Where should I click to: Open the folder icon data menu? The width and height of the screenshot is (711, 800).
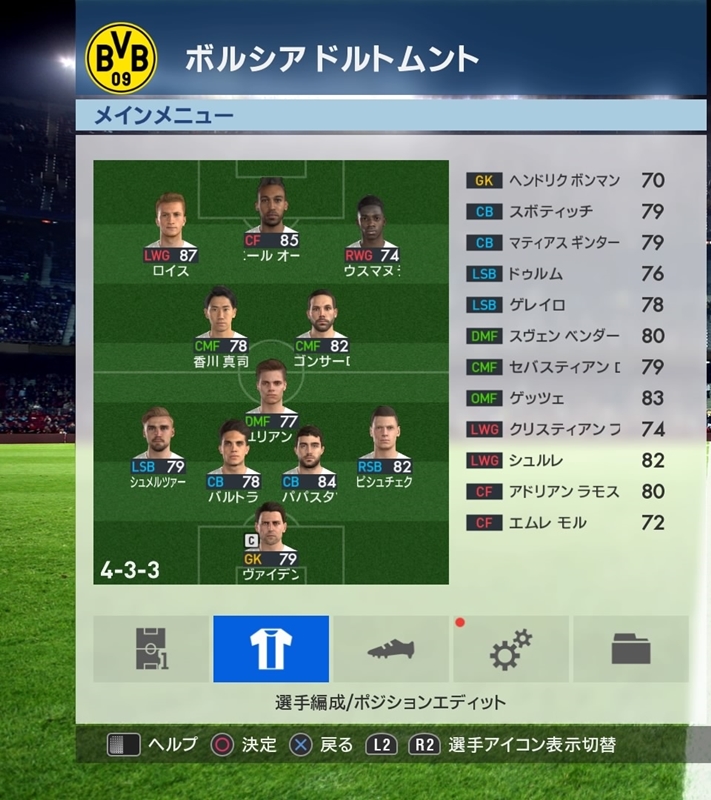[630, 649]
